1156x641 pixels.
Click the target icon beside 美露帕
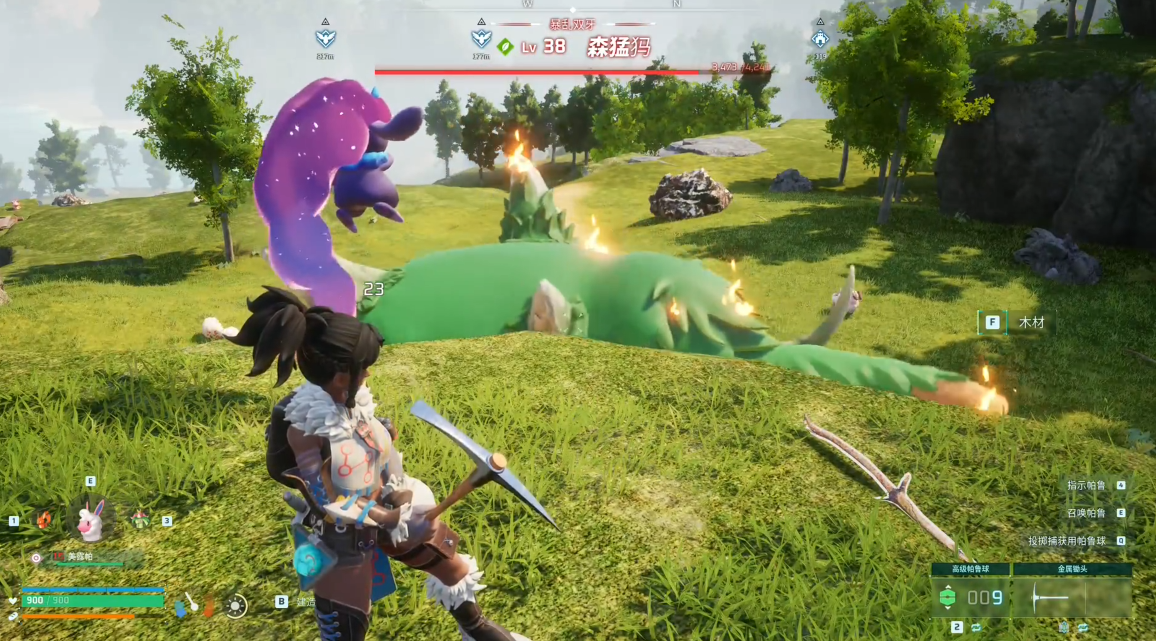36,558
